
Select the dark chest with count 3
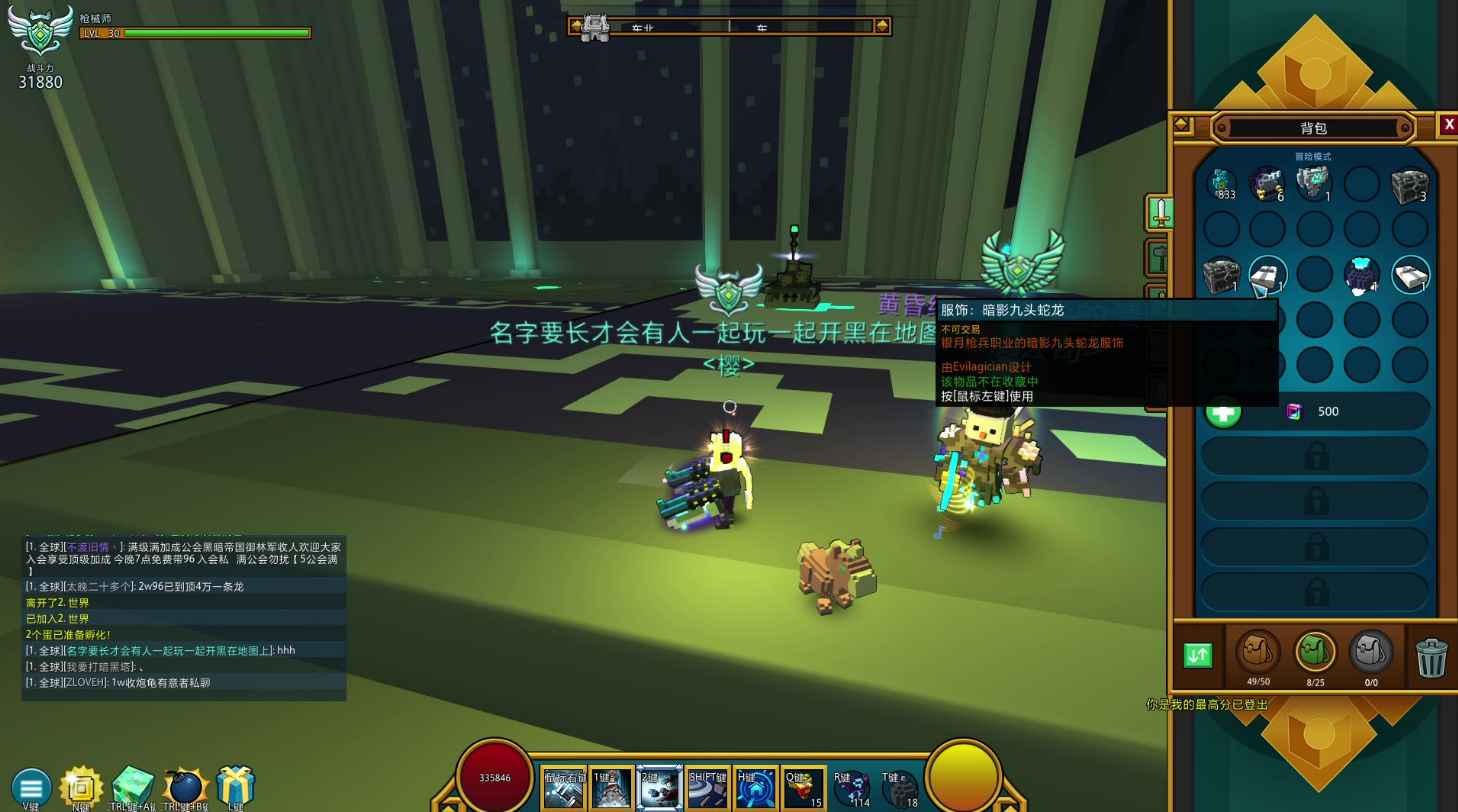pos(1410,184)
